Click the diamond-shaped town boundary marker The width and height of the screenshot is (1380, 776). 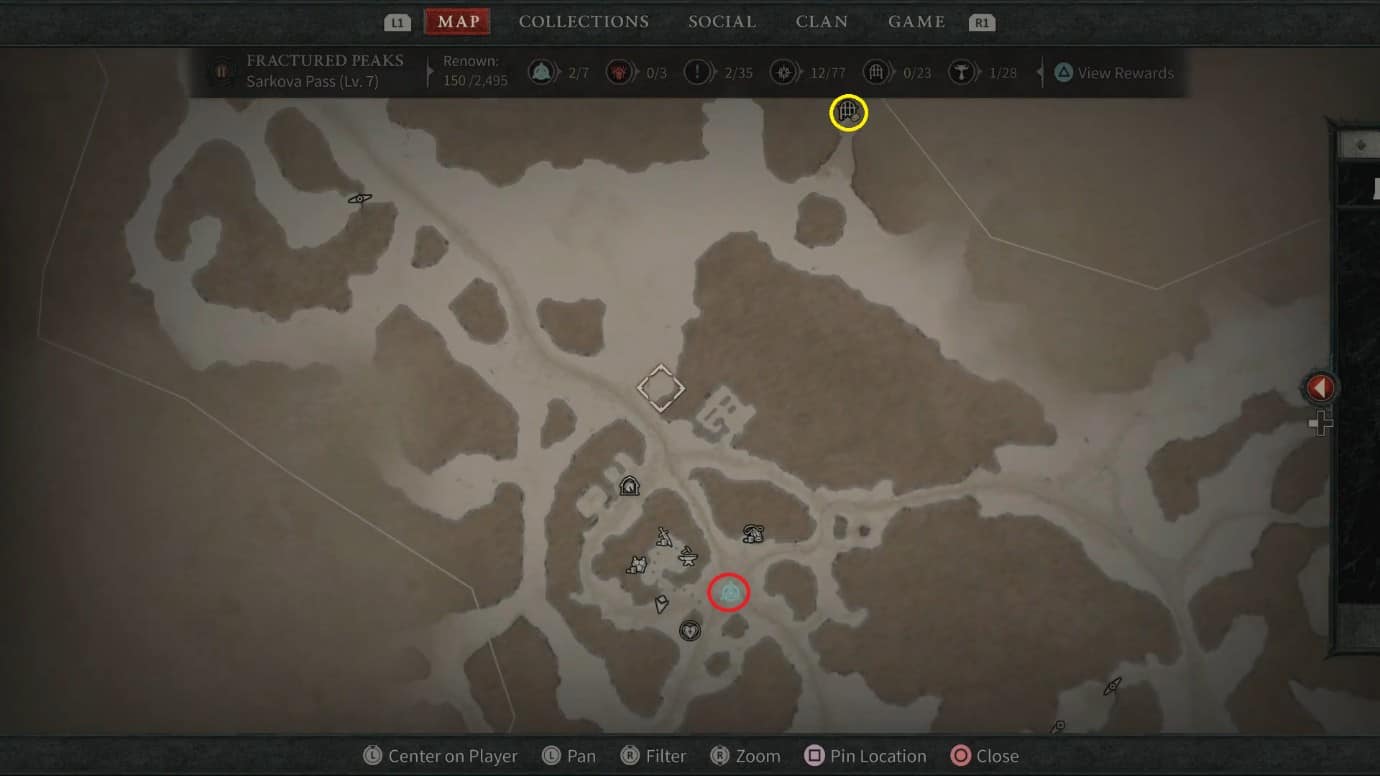[661, 388]
